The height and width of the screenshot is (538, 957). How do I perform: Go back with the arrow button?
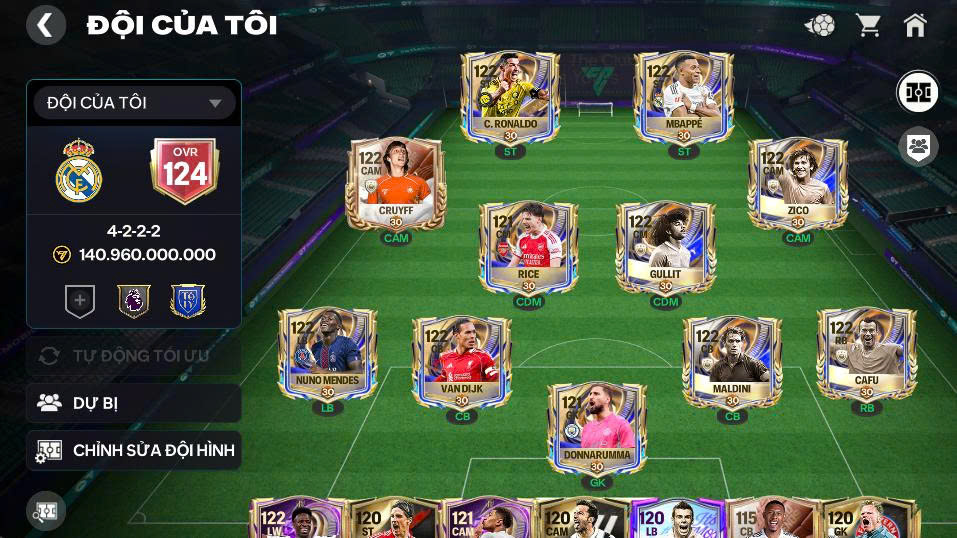click(46, 25)
